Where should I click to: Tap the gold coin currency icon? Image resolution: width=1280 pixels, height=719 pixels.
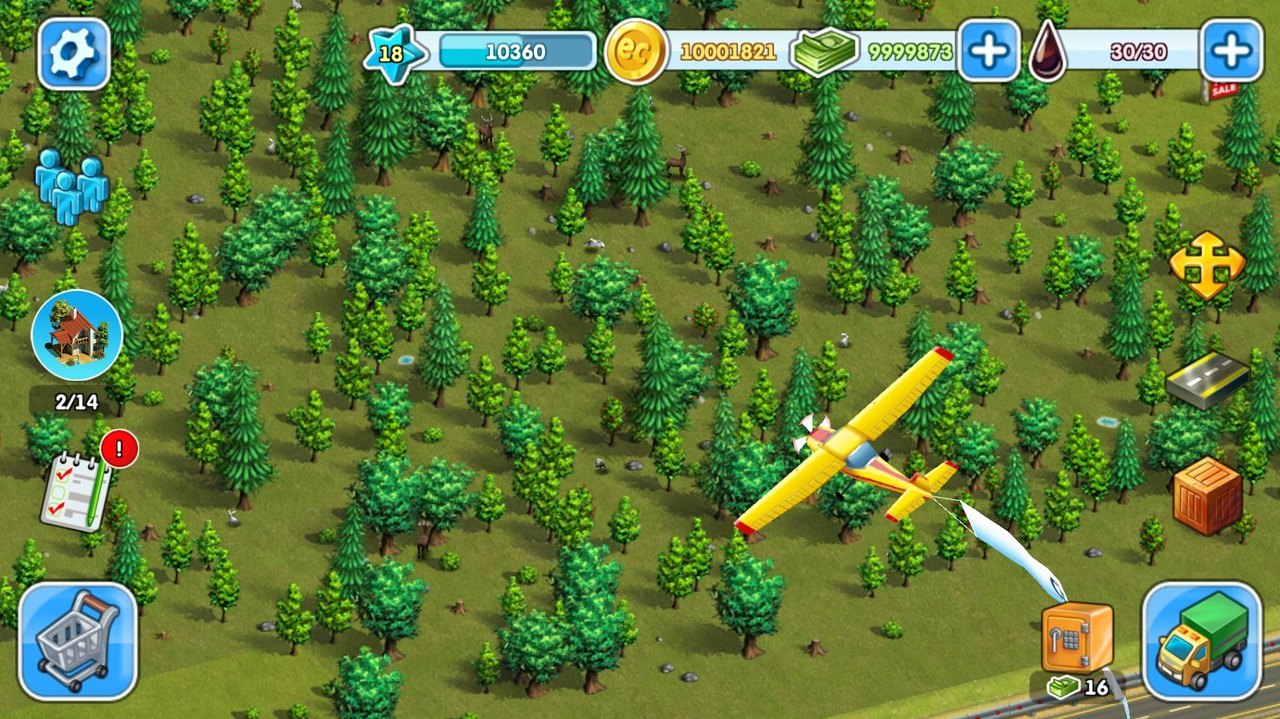(636, 51)
